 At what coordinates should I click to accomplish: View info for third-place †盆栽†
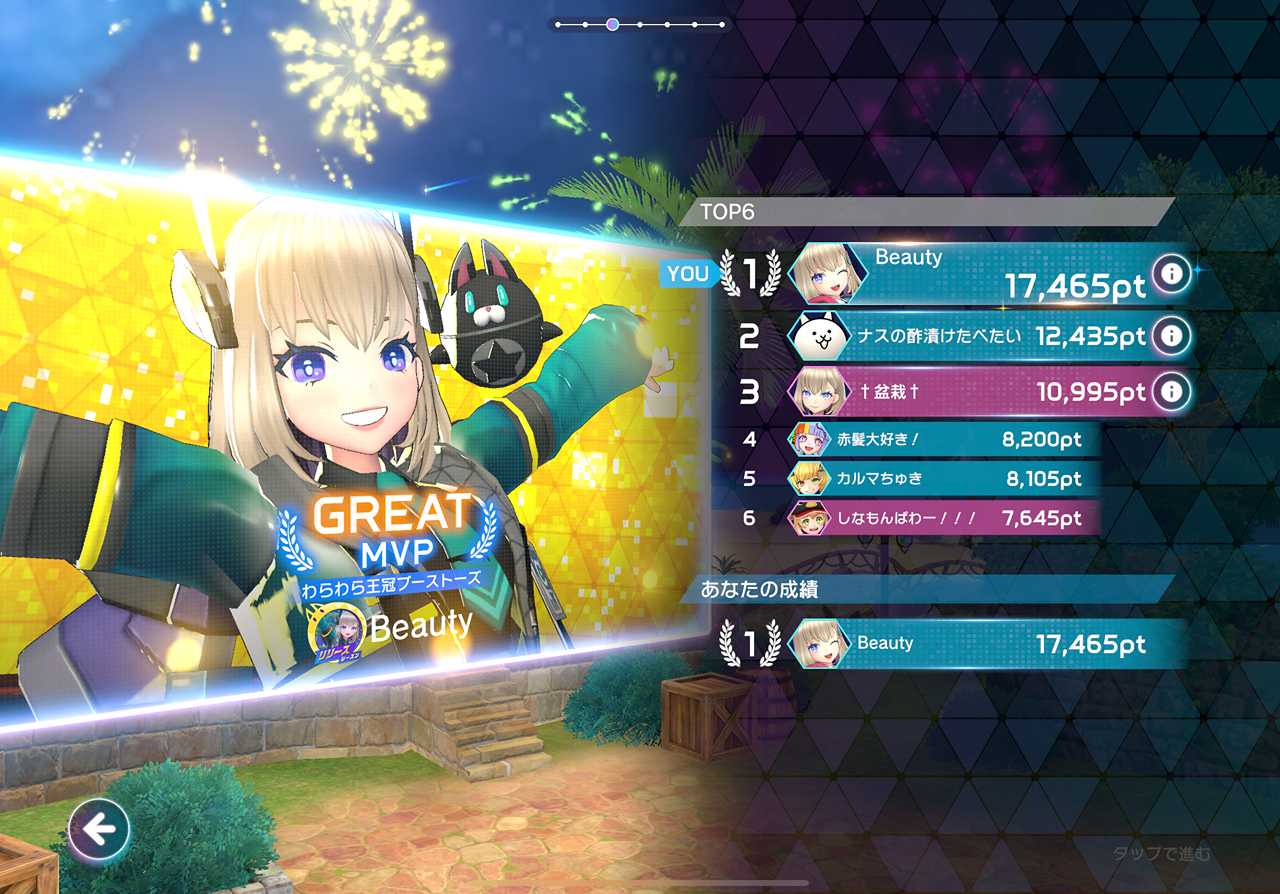coord(1170,391)
